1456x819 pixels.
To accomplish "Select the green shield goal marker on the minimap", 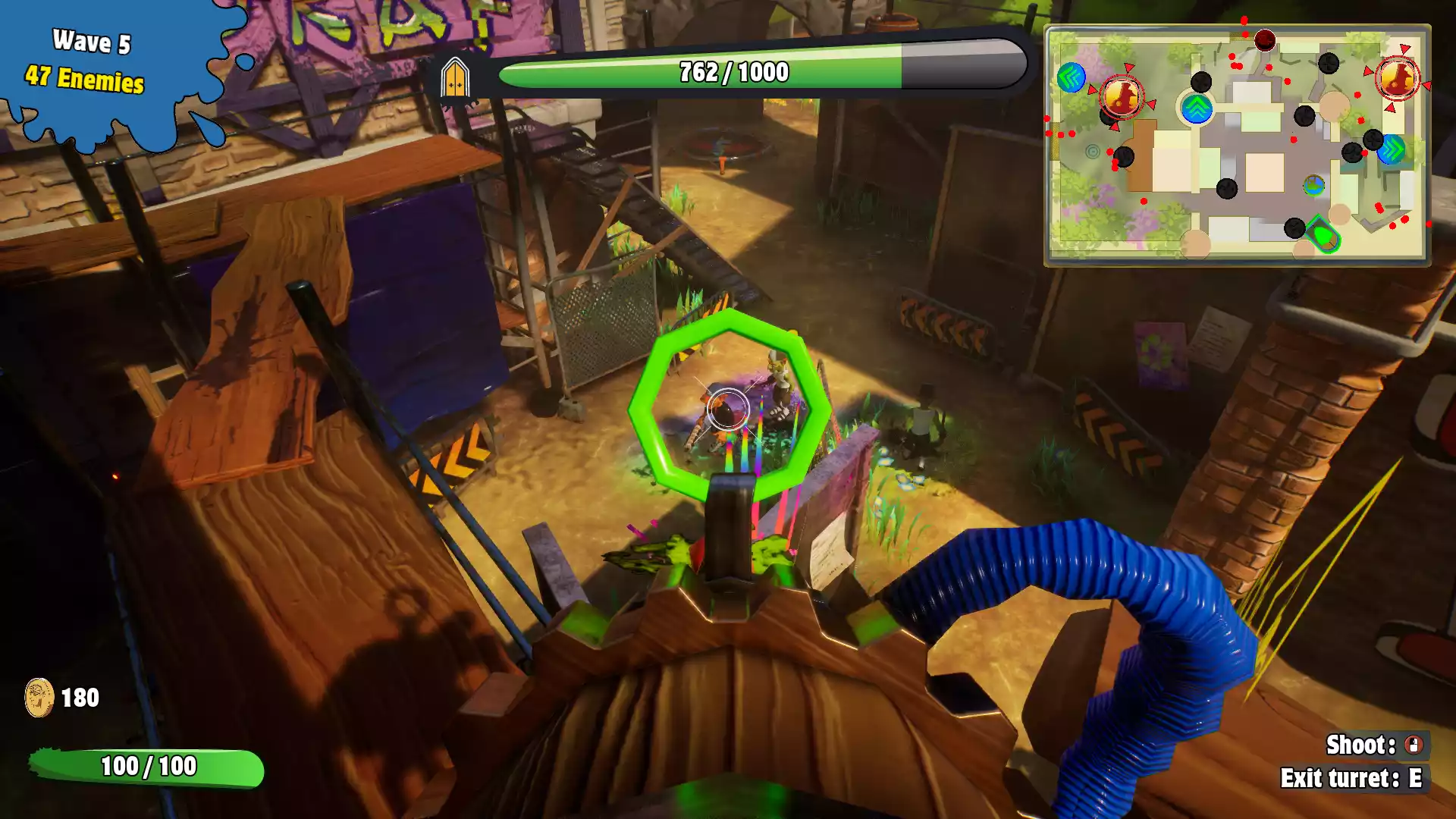I will click(1324, 234).
